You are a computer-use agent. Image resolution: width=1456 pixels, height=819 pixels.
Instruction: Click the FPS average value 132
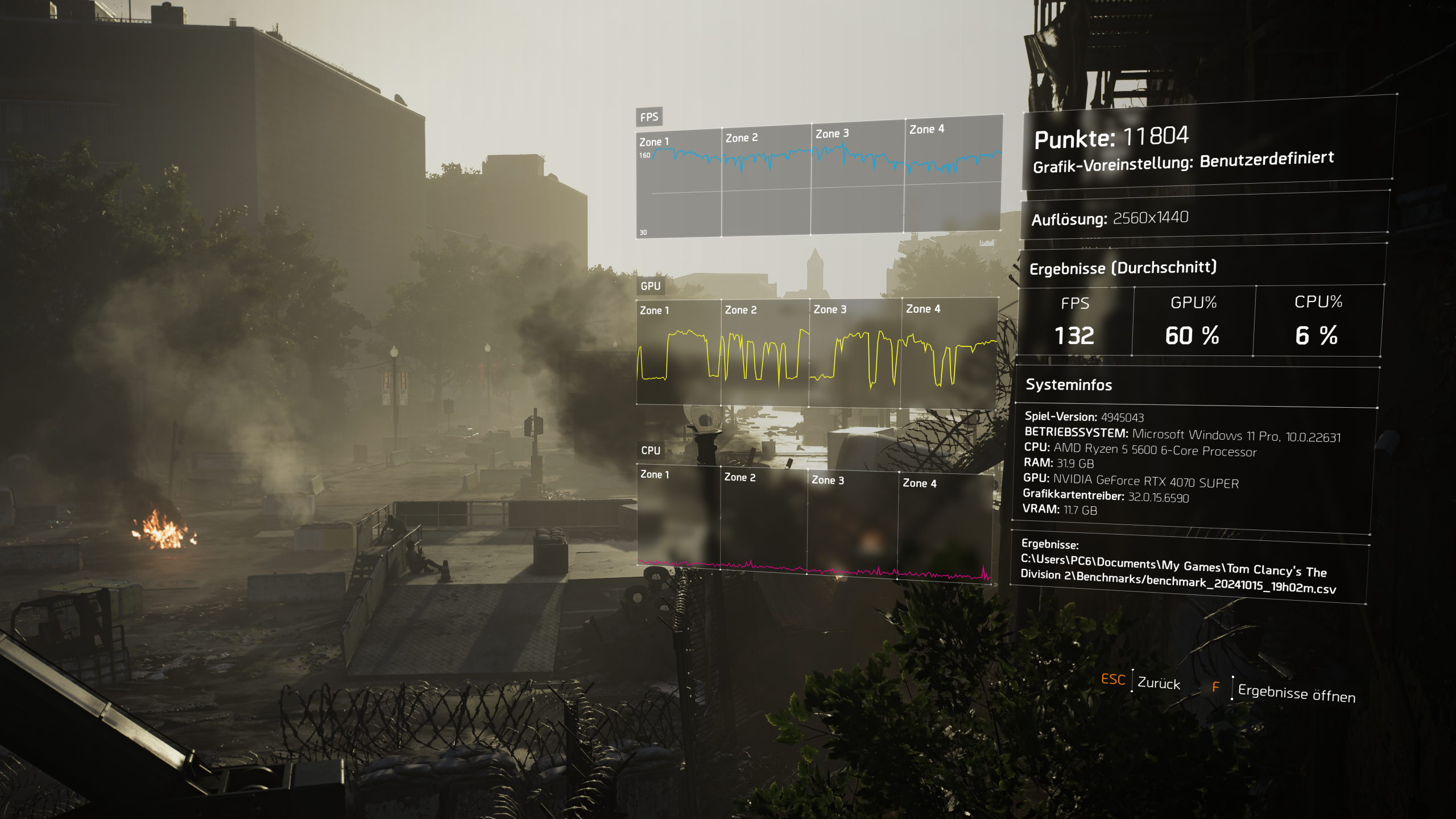point(1074,336)
